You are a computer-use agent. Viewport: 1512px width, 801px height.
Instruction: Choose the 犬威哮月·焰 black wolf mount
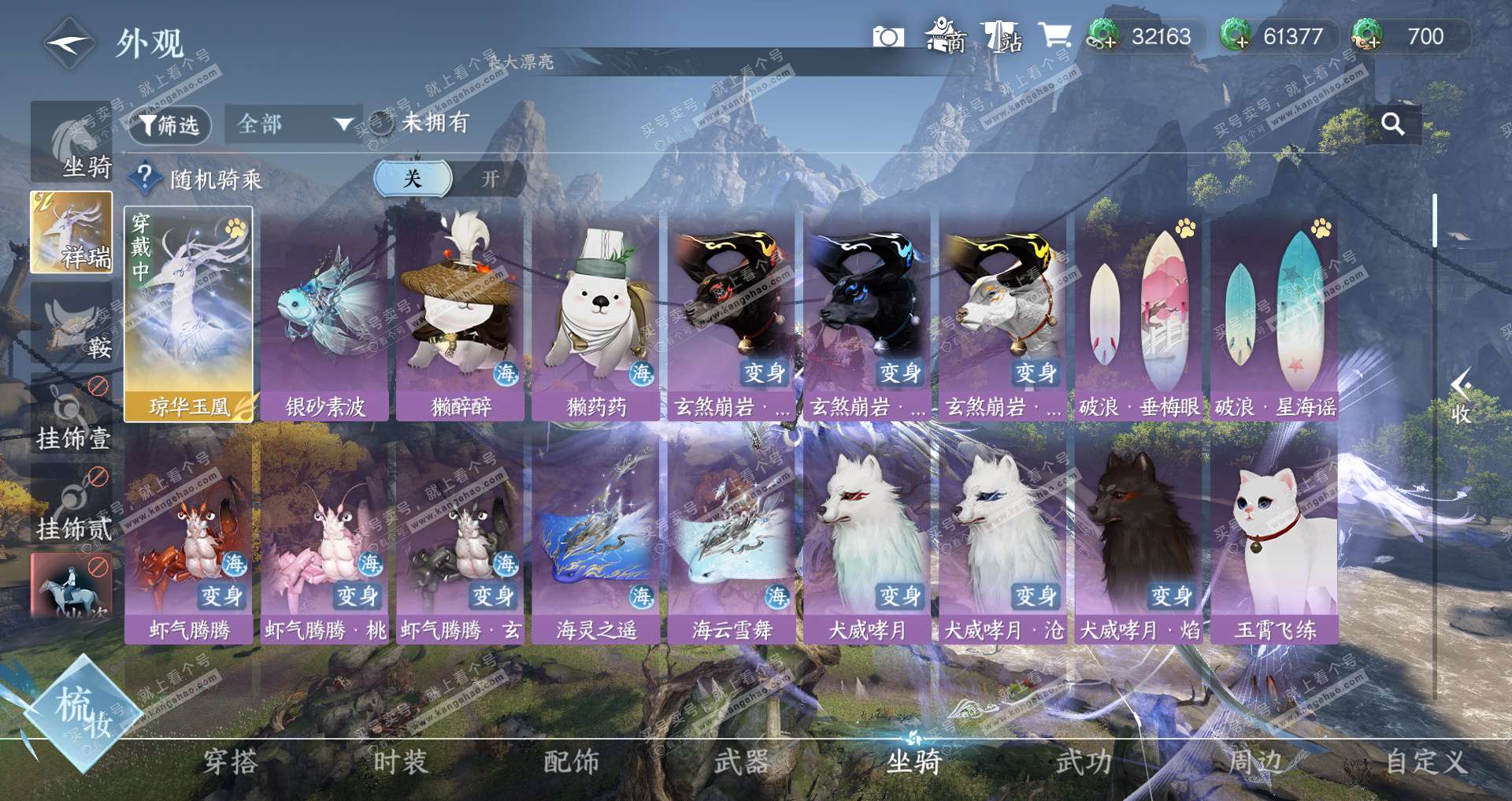1139,537
